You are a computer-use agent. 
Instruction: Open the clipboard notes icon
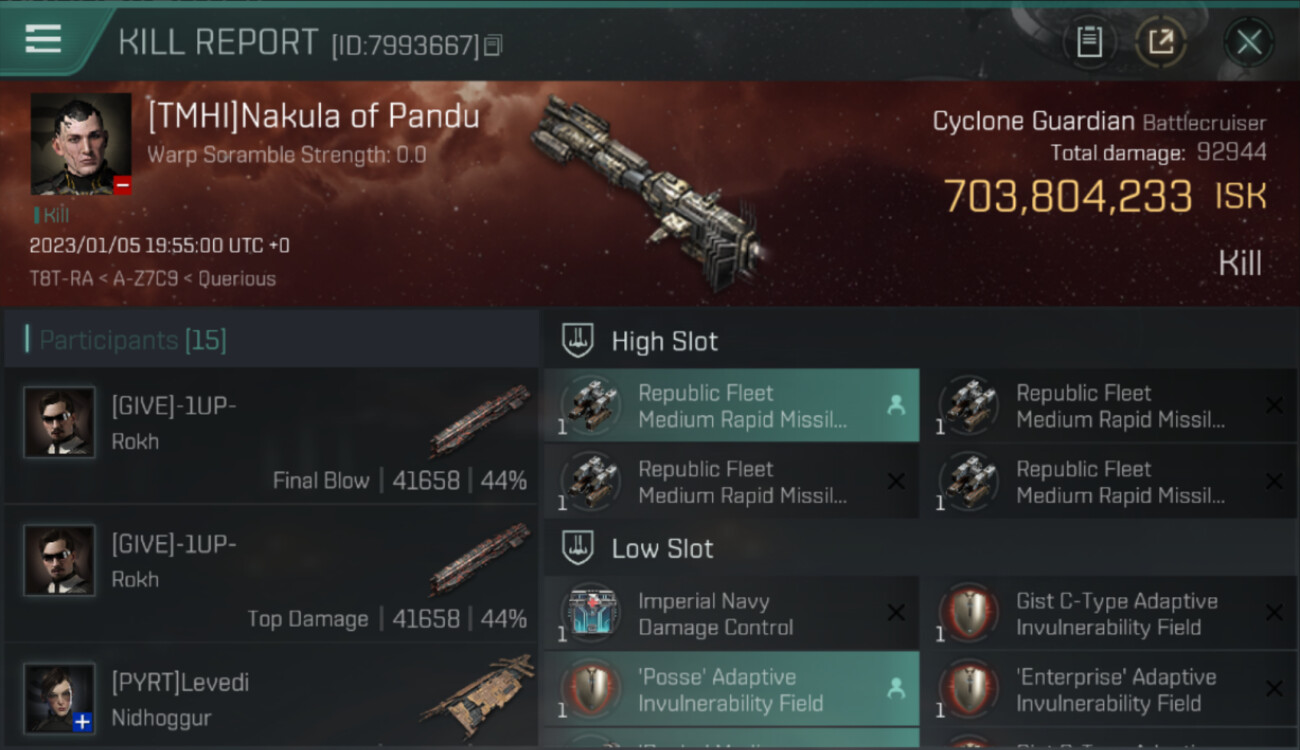point(1089,42)
